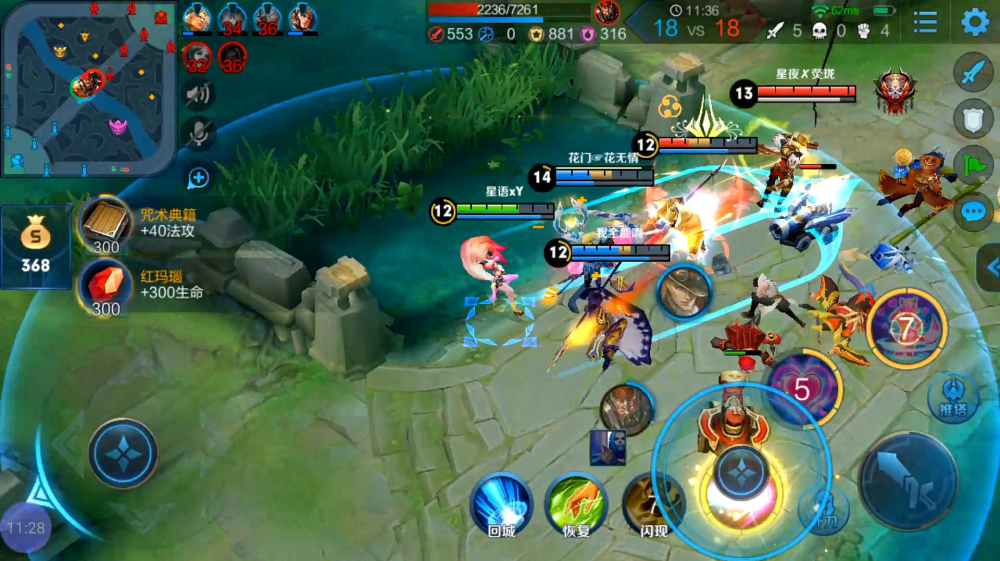Activate the 推塔 tower push button
This screenshot has height=561, width=1000.
[x=952, y=396]
